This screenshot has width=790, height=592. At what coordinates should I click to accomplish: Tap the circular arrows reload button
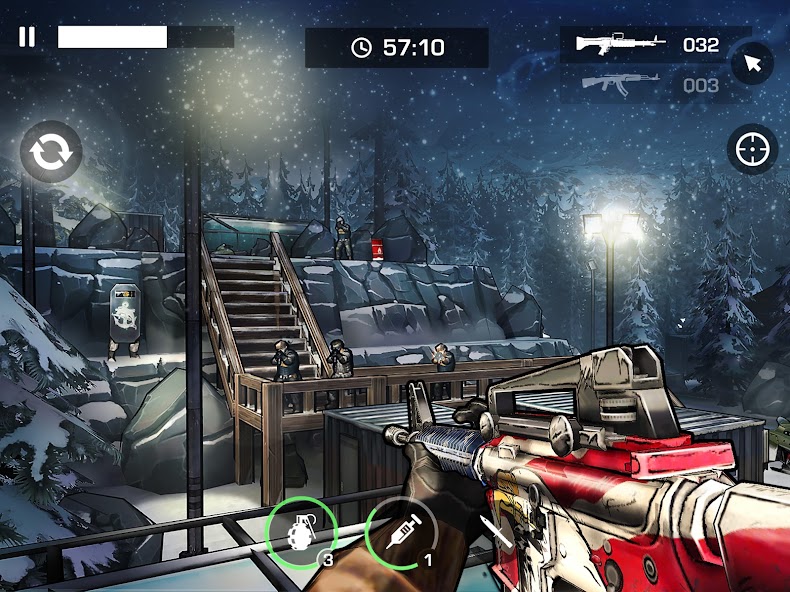(x=50, y=151)
